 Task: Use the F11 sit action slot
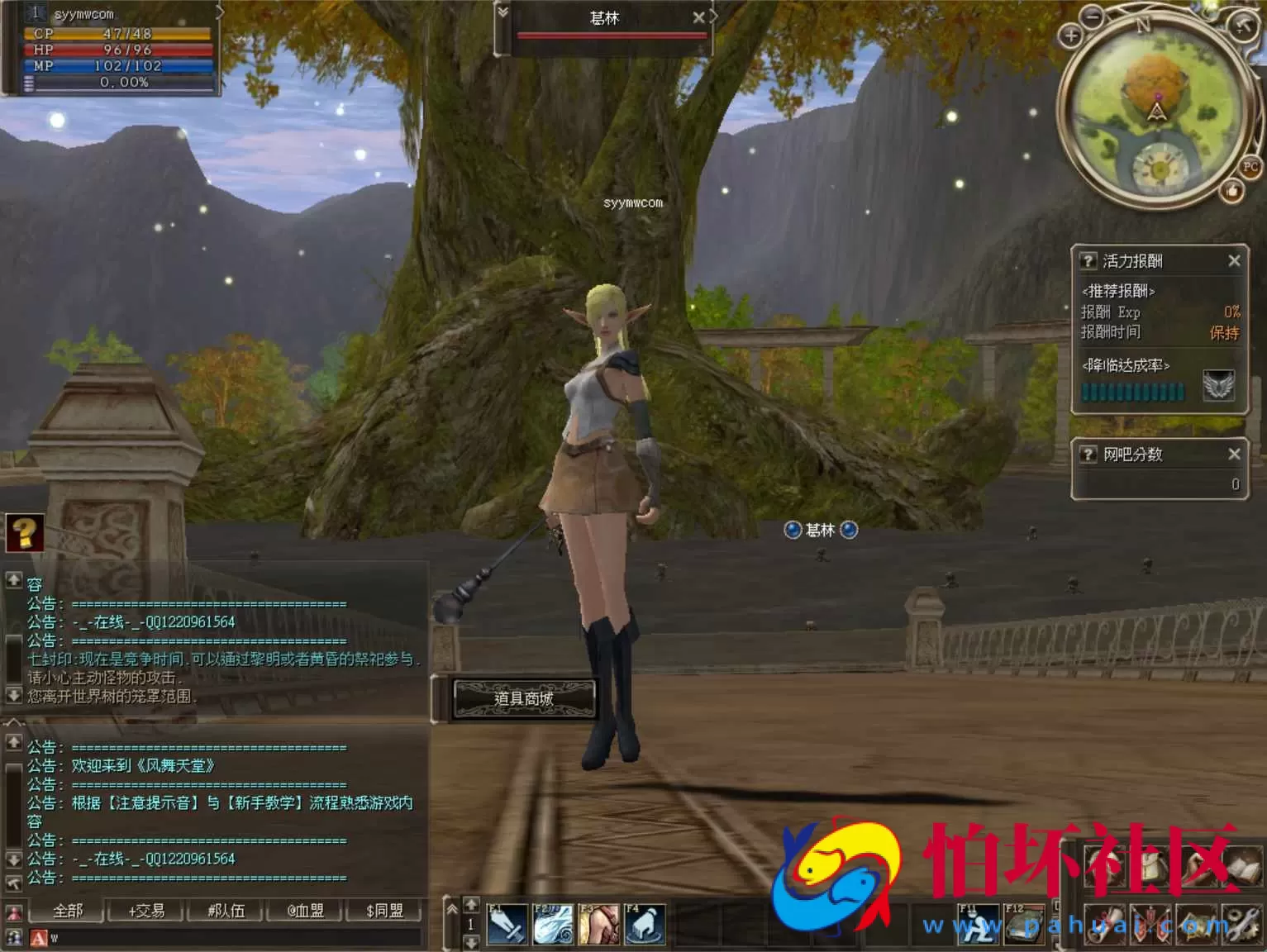click(978, 924)
